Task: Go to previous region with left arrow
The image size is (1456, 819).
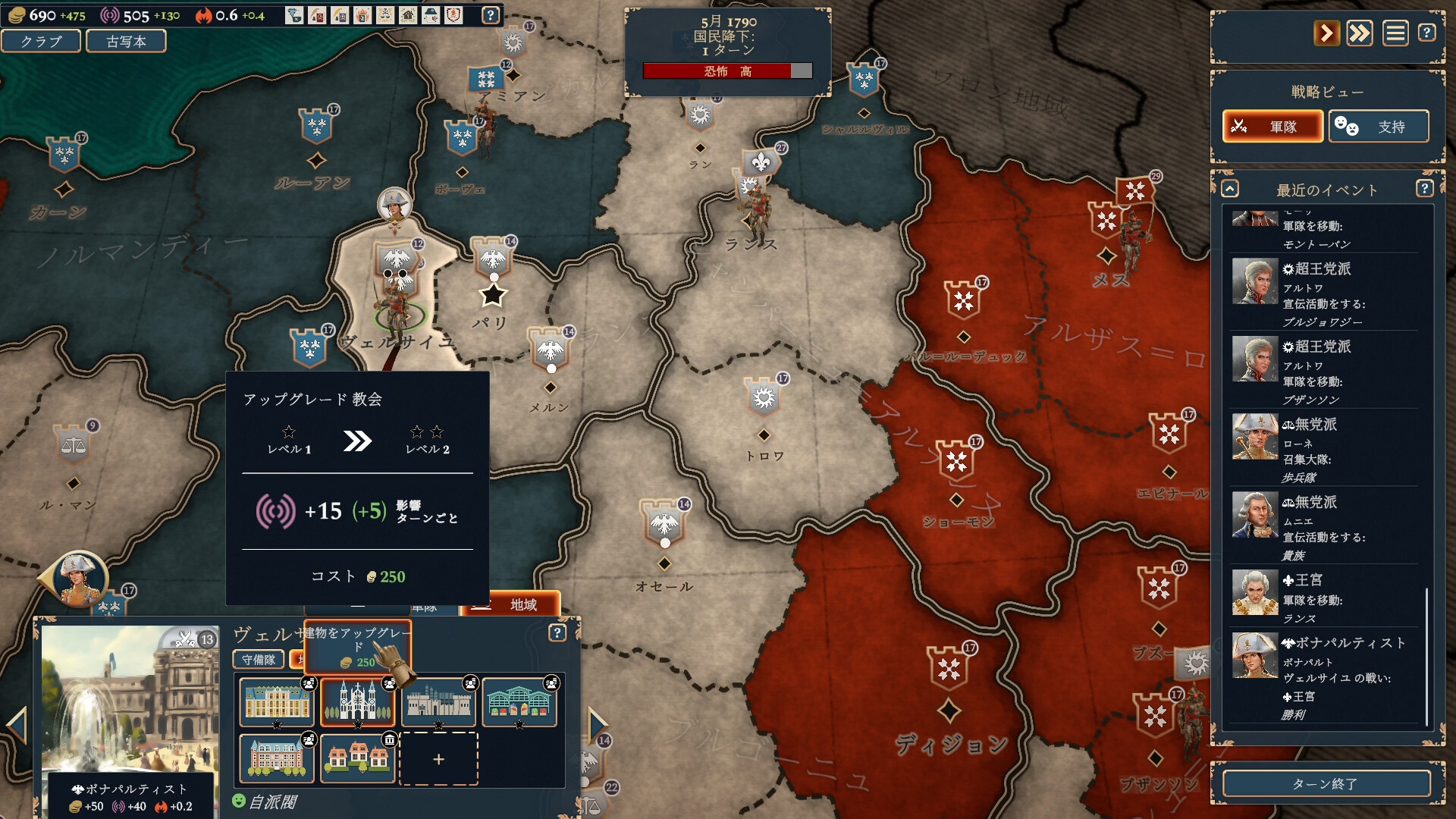Action: coord(17,725)
